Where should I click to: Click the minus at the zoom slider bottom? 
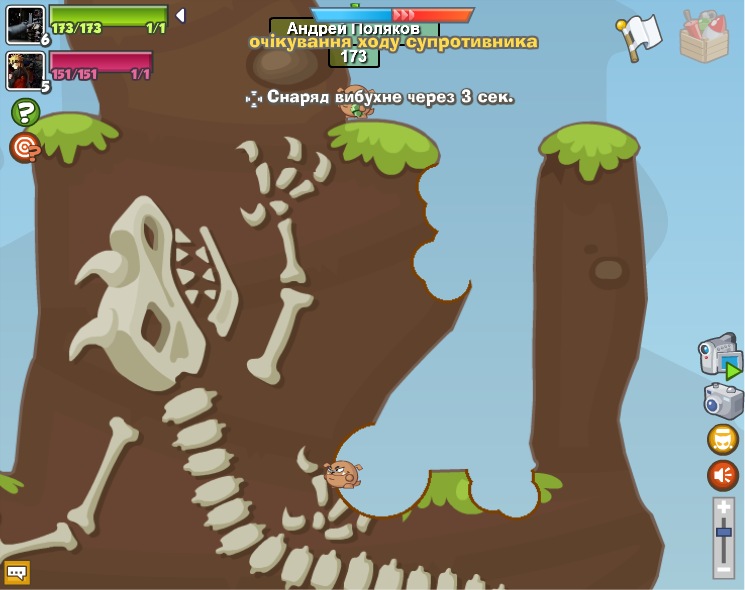tap(724, 568)
